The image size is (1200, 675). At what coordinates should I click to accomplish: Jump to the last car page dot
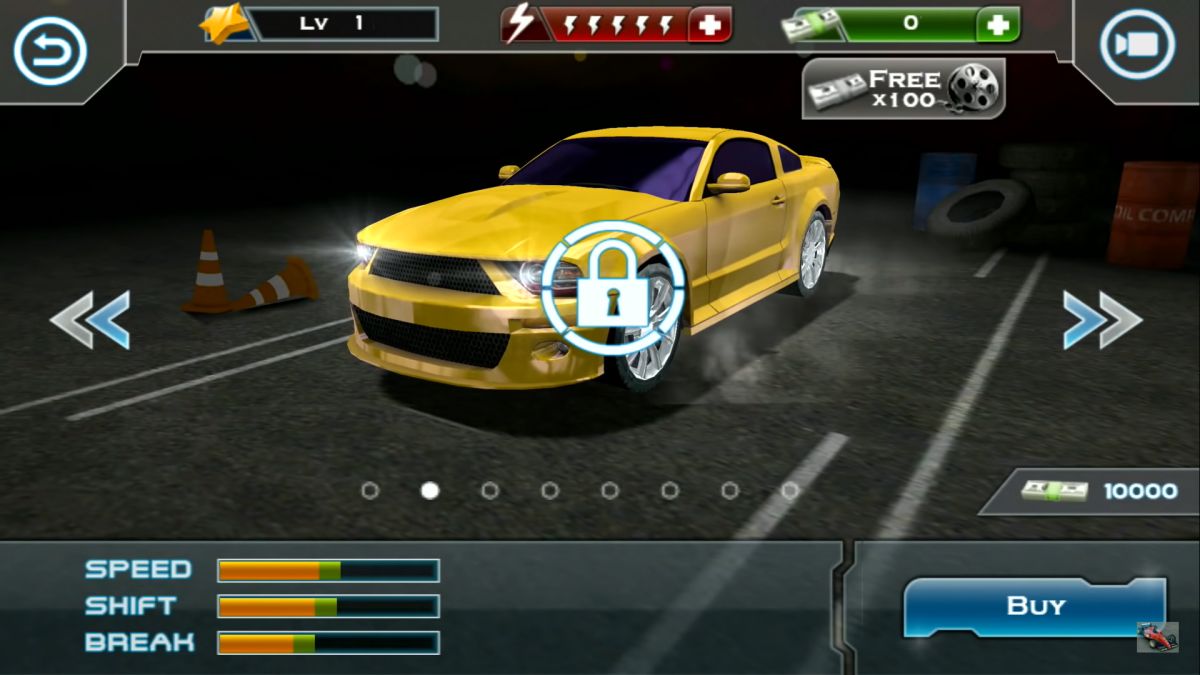pos(790,490)
